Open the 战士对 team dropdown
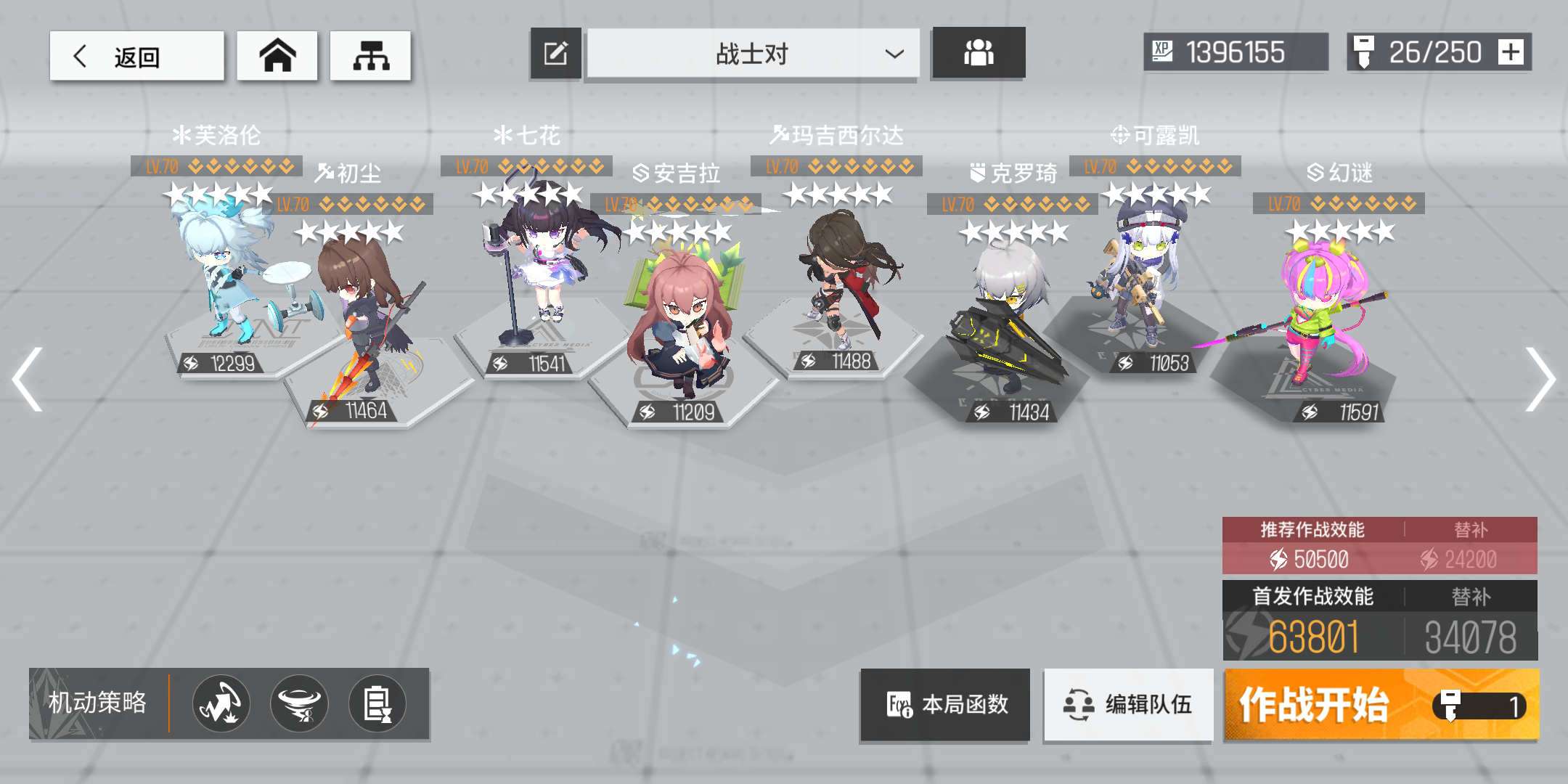Image resolution: width=1568 pixels, height=784 pixels. click(753, 52)
